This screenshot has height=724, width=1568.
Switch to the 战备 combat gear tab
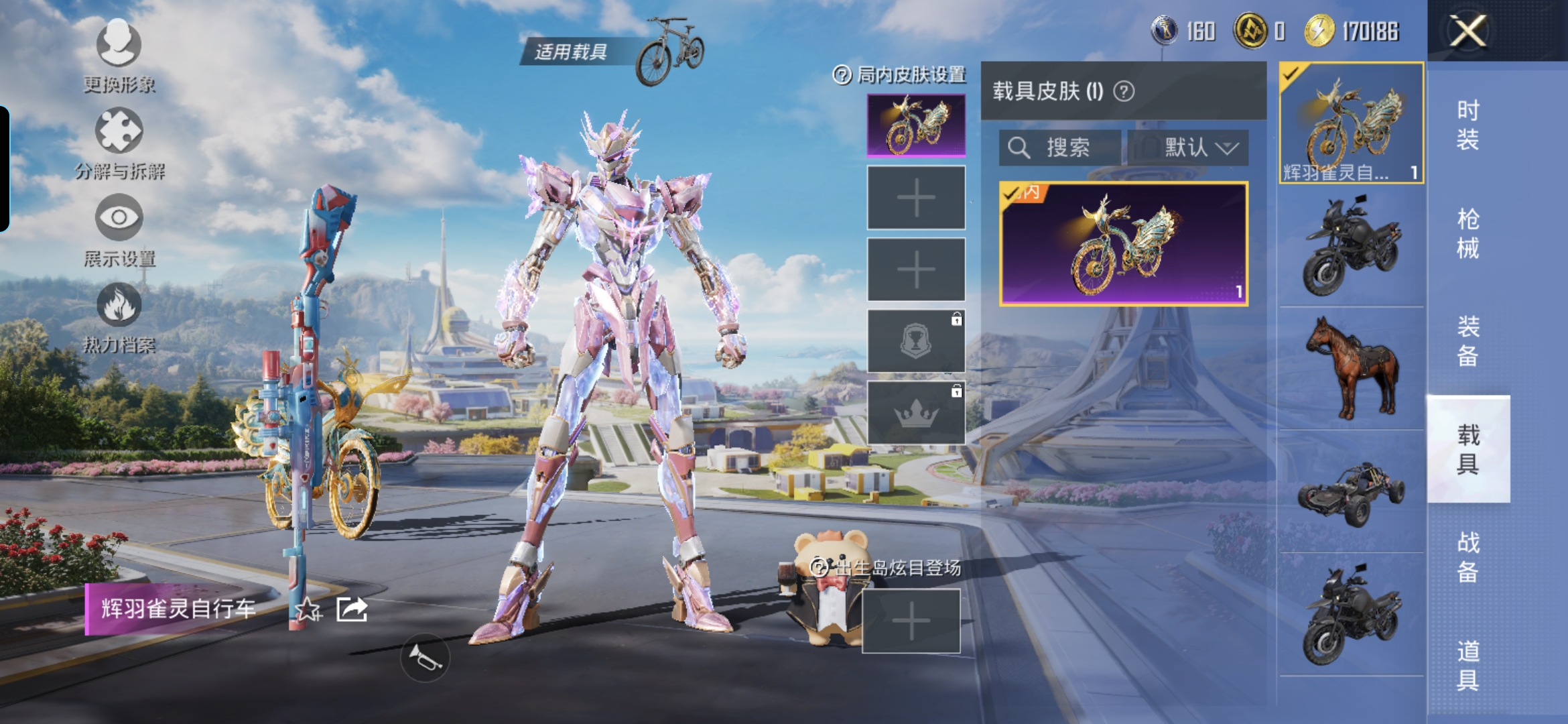click(1467, 557)
